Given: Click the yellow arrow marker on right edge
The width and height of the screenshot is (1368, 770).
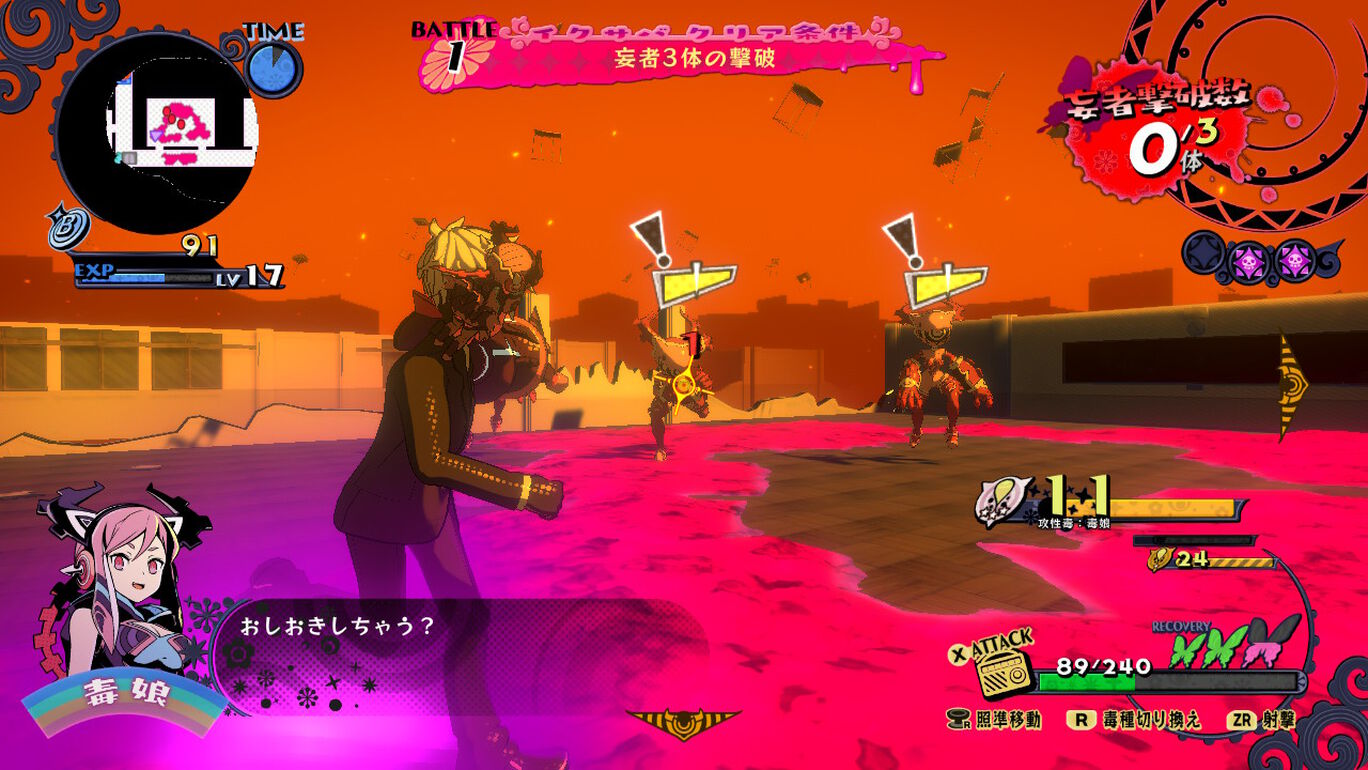Looking at the screenshot, I should [x=1291, y=385].
